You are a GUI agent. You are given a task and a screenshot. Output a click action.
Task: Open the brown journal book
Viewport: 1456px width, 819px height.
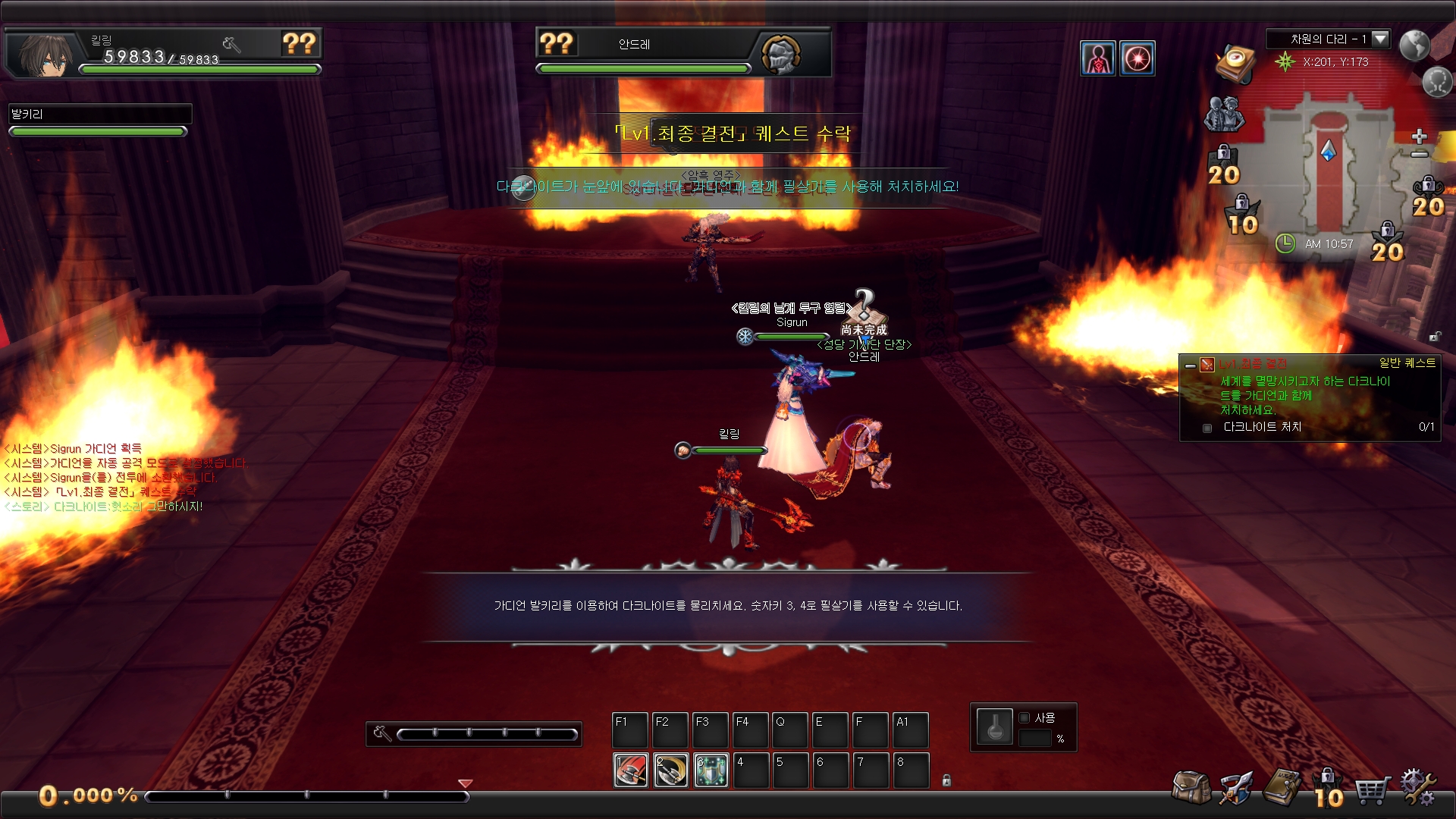1282,787
